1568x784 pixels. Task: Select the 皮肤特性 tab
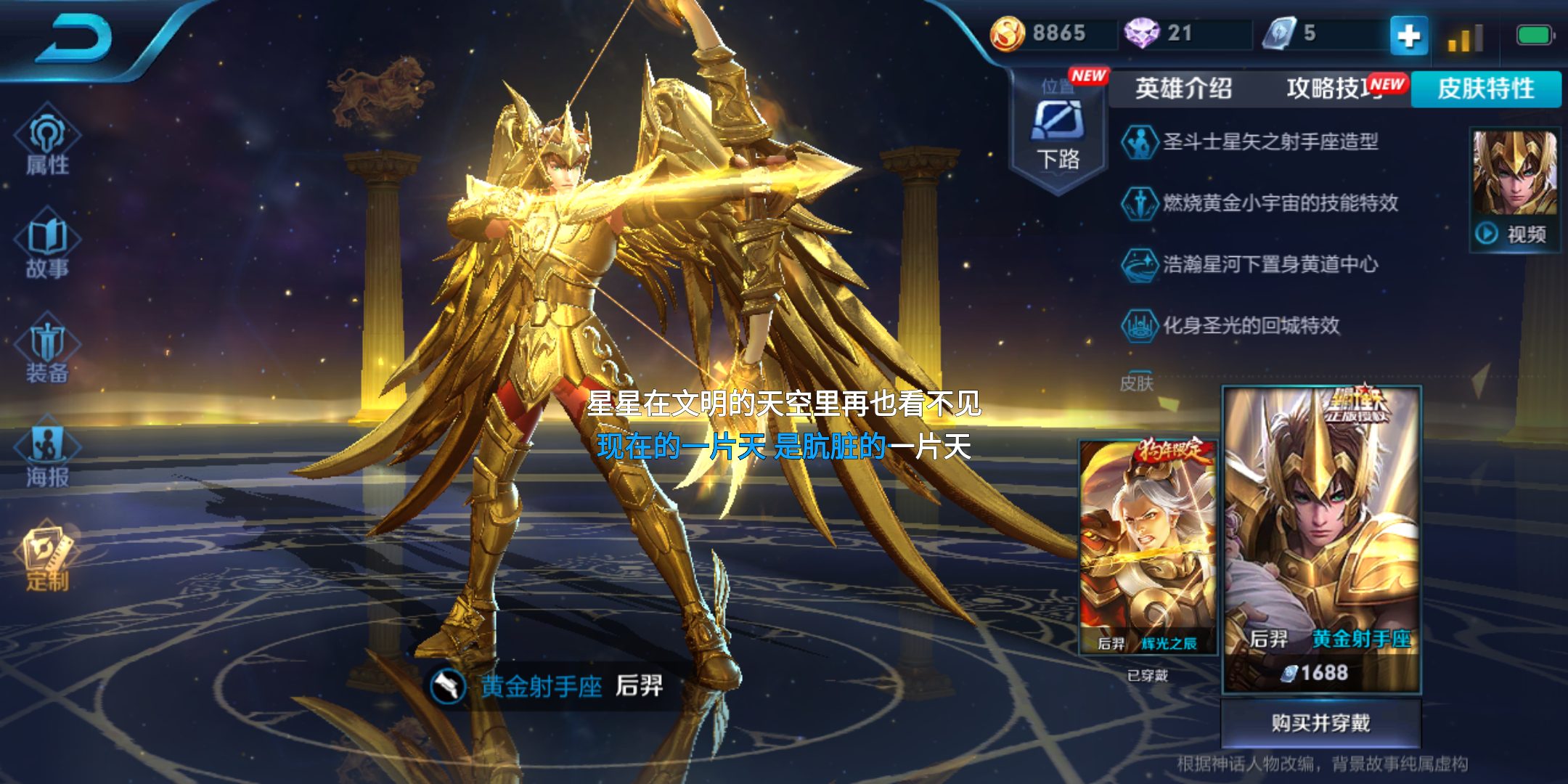pos(1486,89)
